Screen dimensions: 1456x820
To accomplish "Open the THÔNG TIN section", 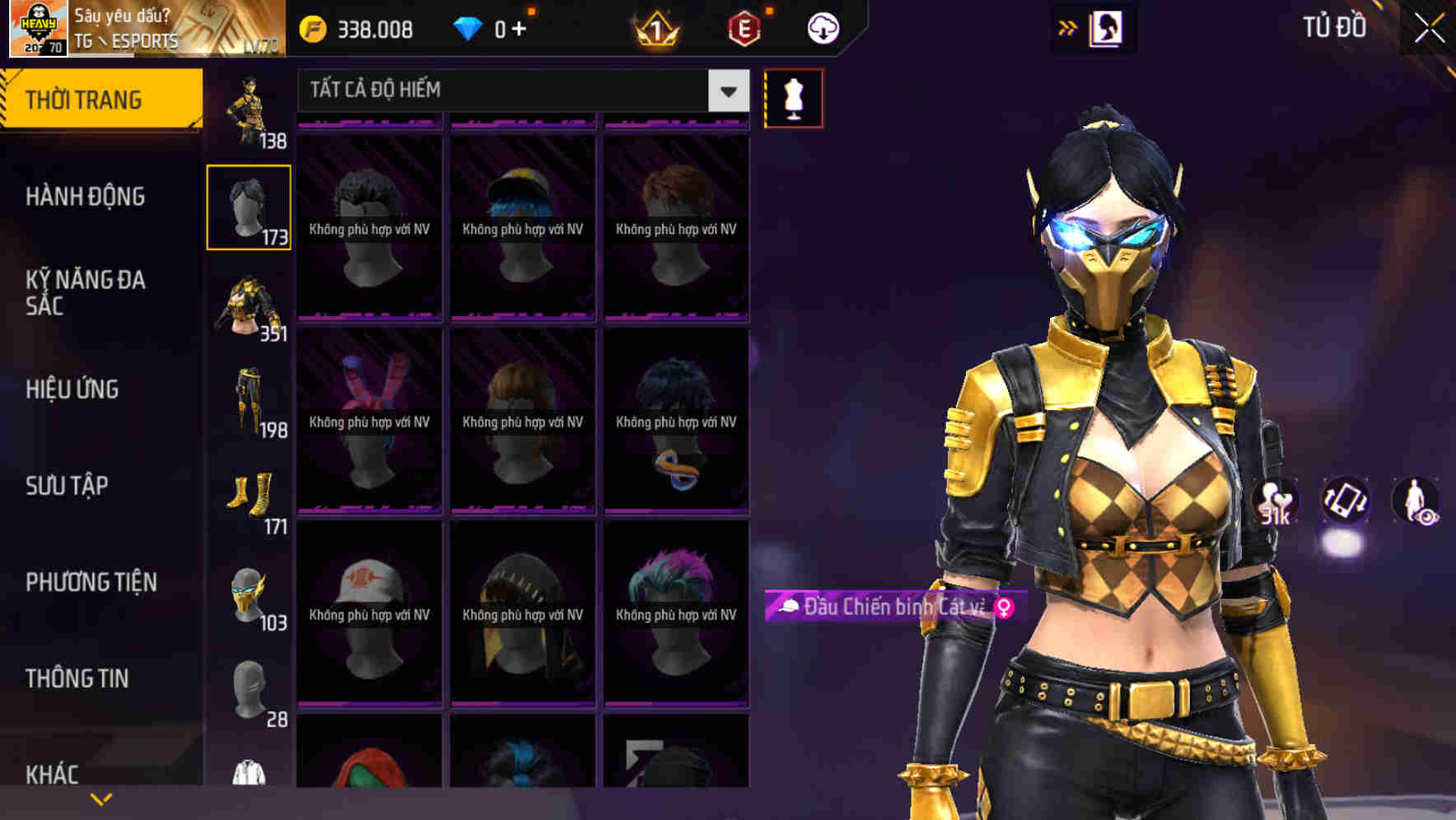I will [77, 678].
